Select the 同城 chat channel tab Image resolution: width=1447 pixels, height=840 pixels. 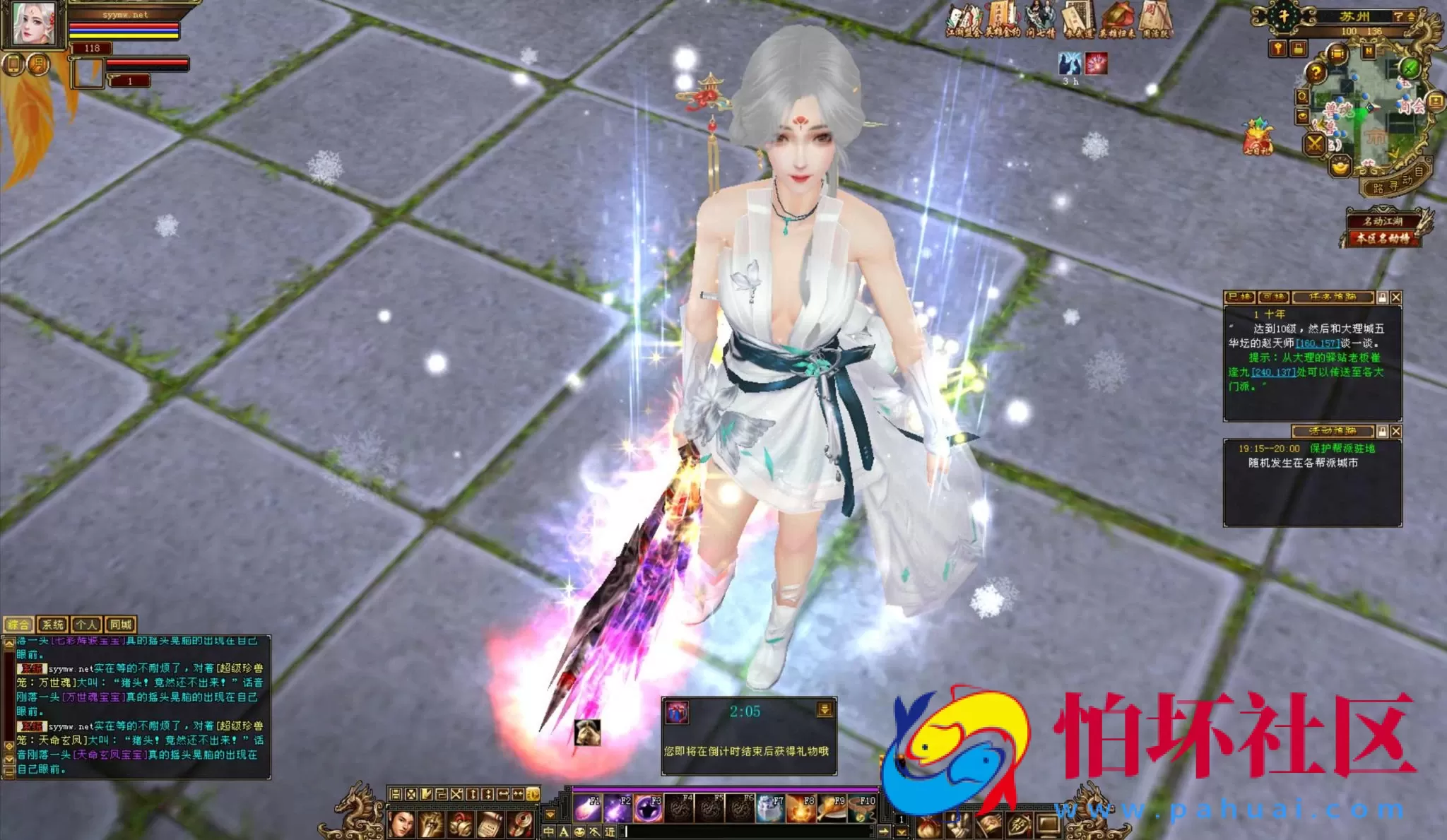(120, 625)
